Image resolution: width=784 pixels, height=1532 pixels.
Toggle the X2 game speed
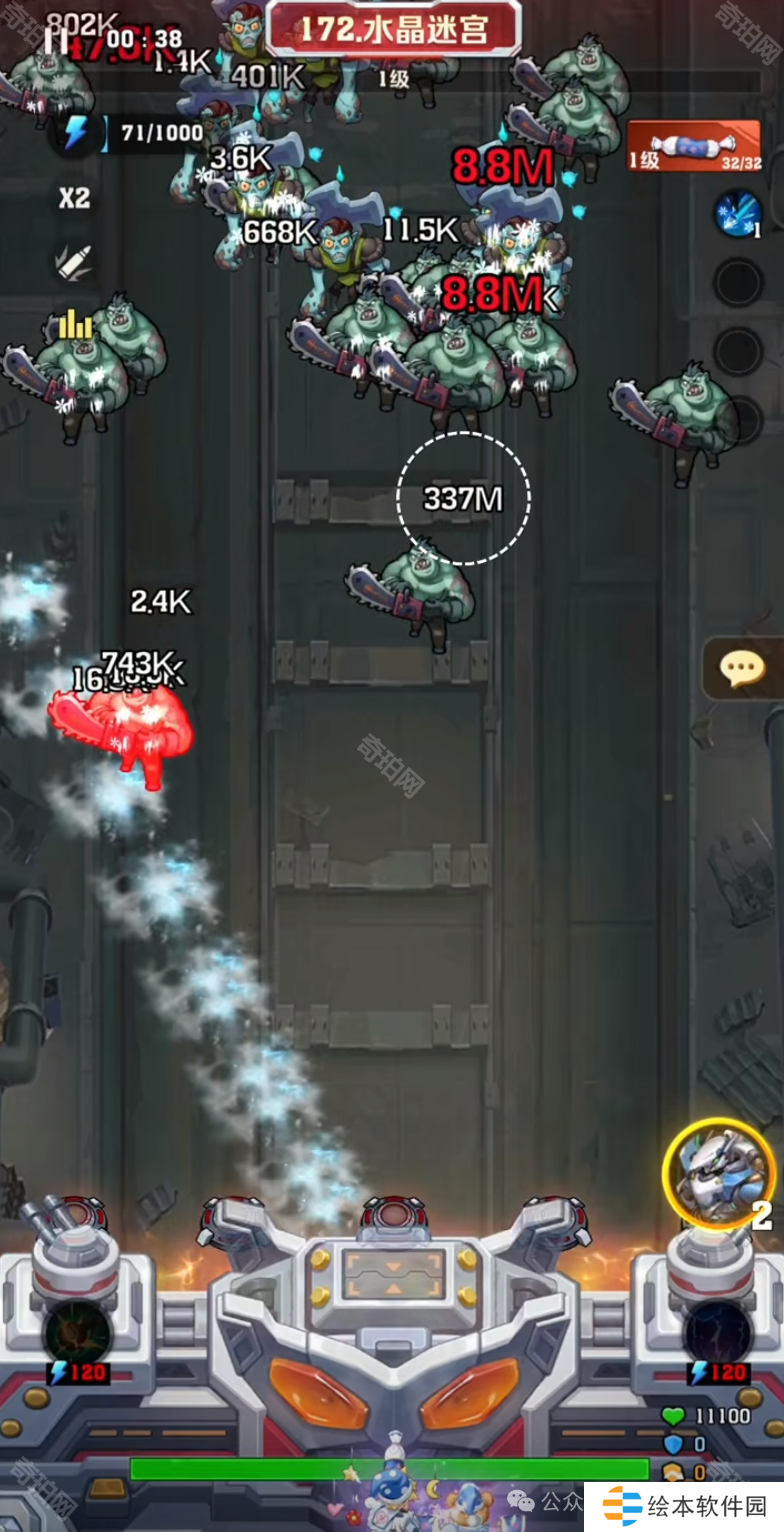click(x=74, y=198)
